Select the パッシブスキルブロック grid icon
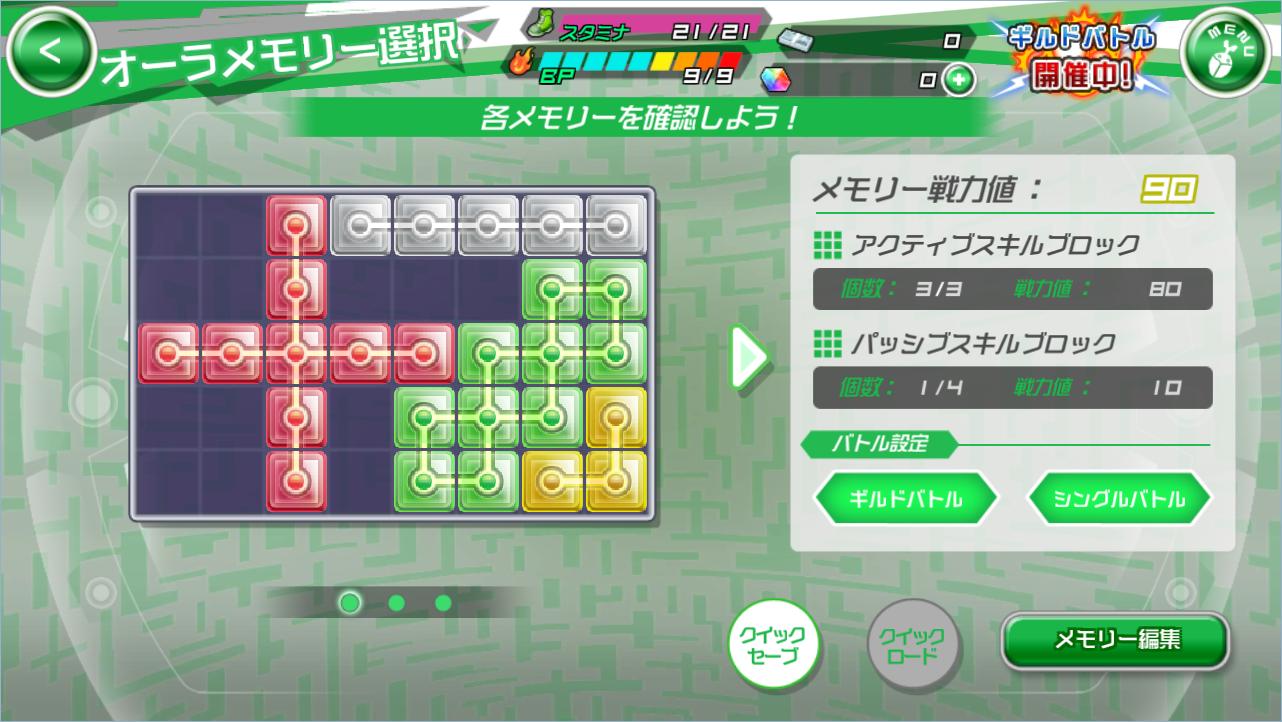 (x=829, y=340)
